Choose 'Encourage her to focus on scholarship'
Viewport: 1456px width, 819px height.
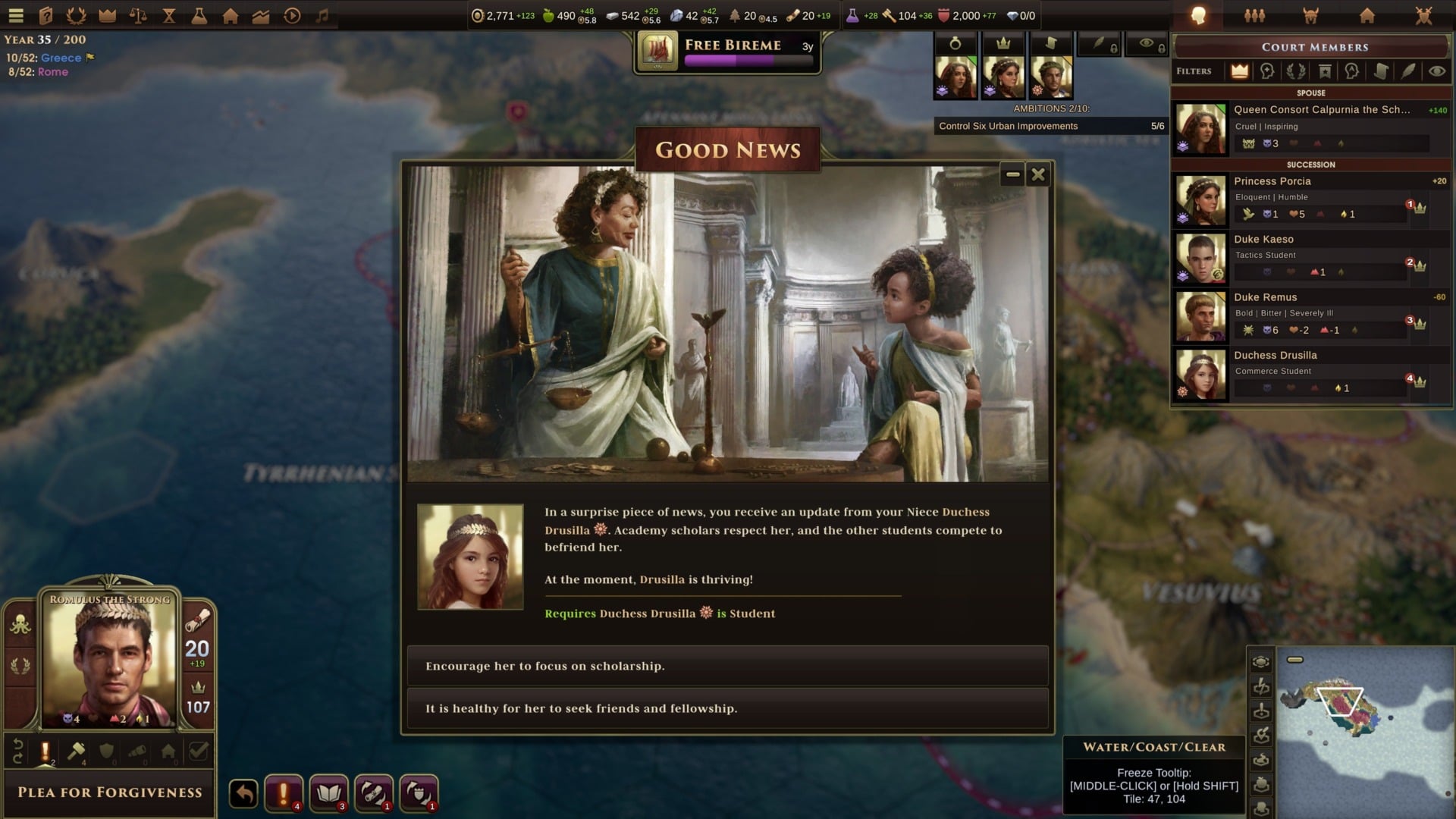[727, 666]
